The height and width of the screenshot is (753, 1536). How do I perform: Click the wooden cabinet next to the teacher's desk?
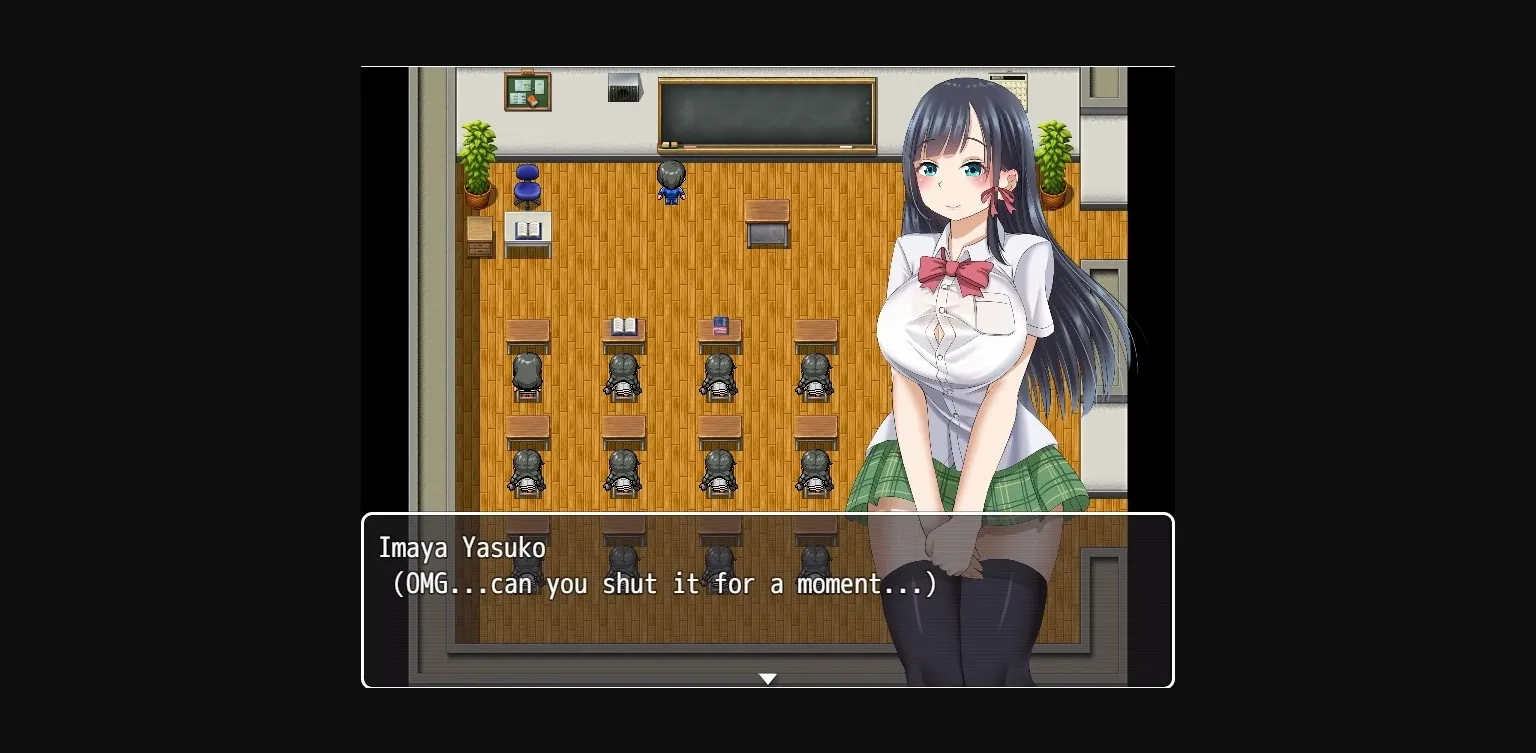(x=478, y=235)
